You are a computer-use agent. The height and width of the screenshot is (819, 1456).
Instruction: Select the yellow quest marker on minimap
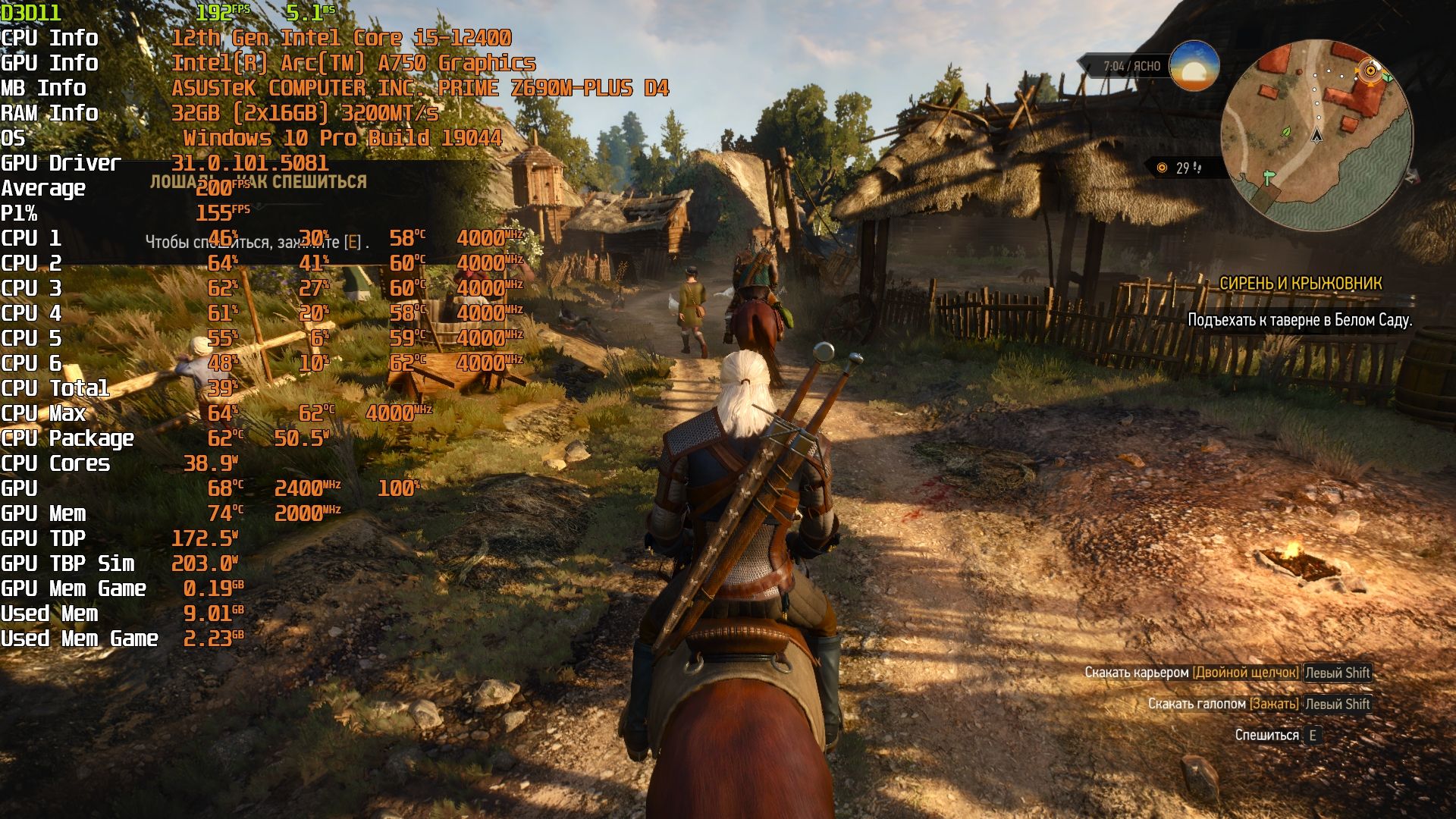[x=1370, y=71]
